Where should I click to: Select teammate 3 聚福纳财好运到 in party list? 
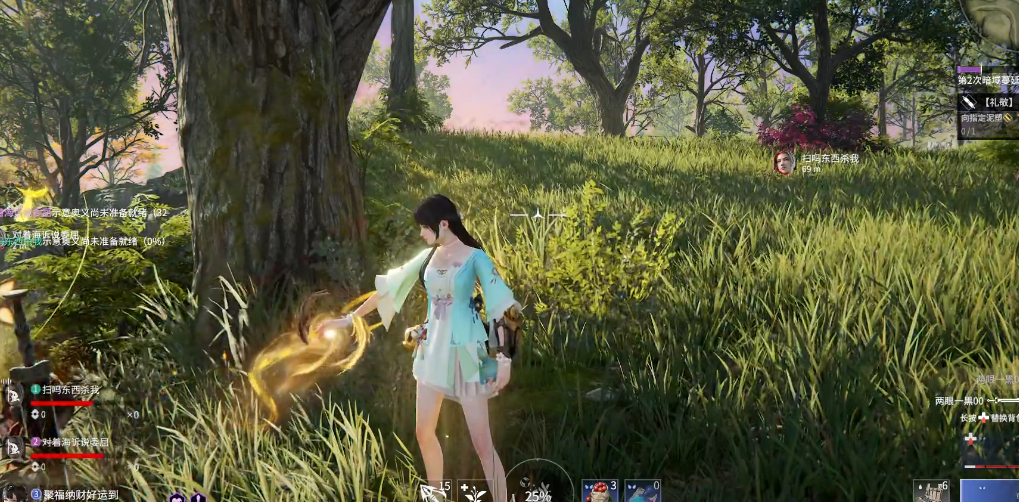click(x=74, y=494)
